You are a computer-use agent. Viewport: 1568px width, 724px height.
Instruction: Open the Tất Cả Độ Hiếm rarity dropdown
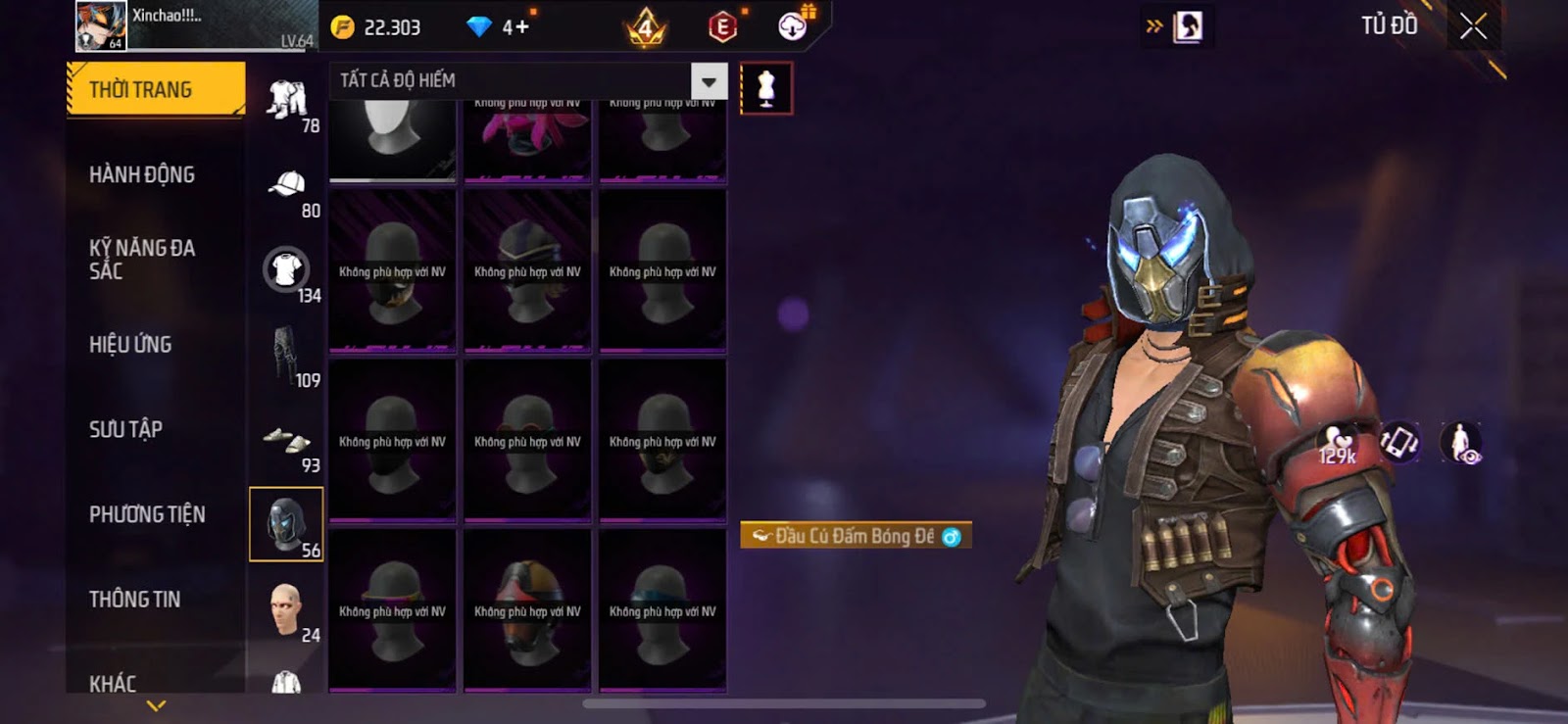pos(709,80)
